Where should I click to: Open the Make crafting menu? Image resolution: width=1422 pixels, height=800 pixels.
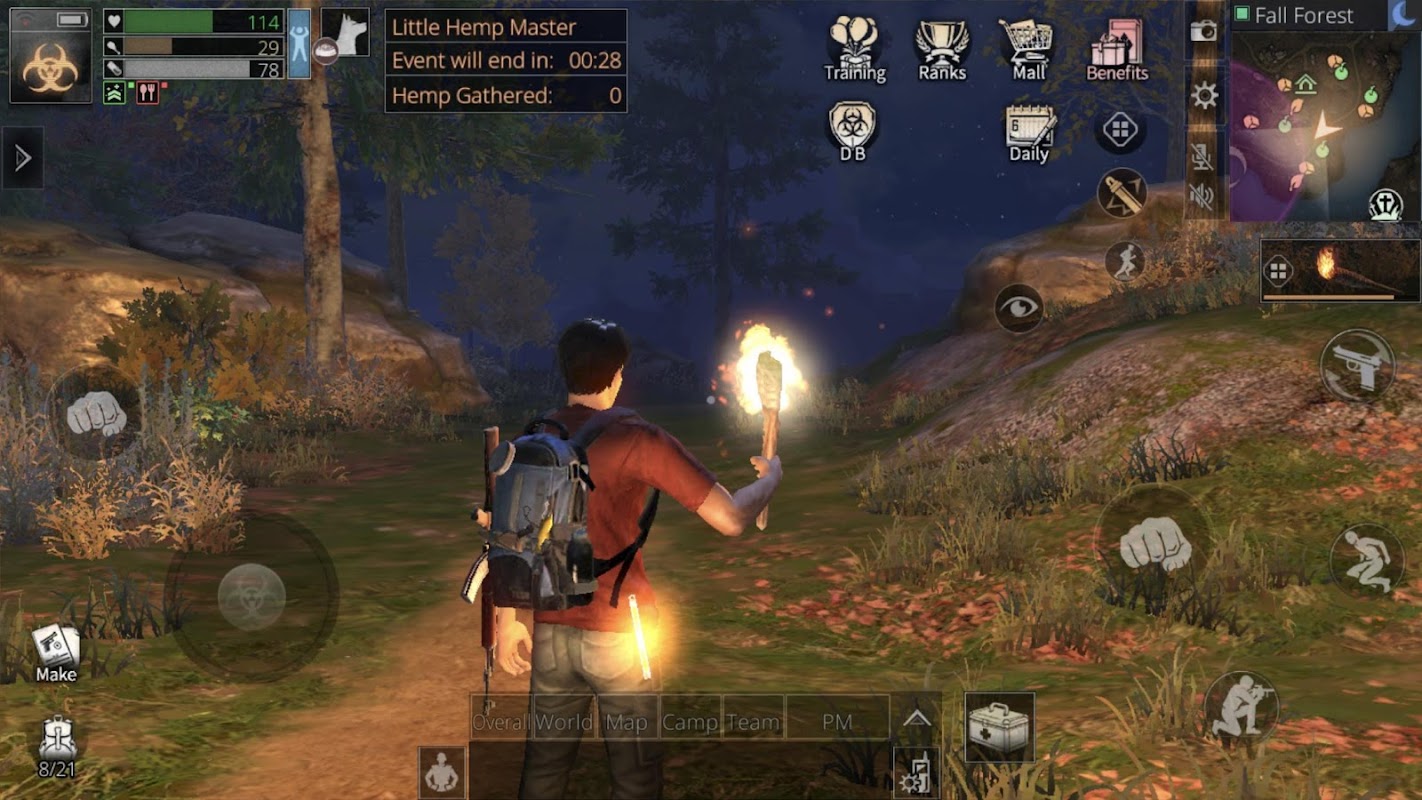56,652
